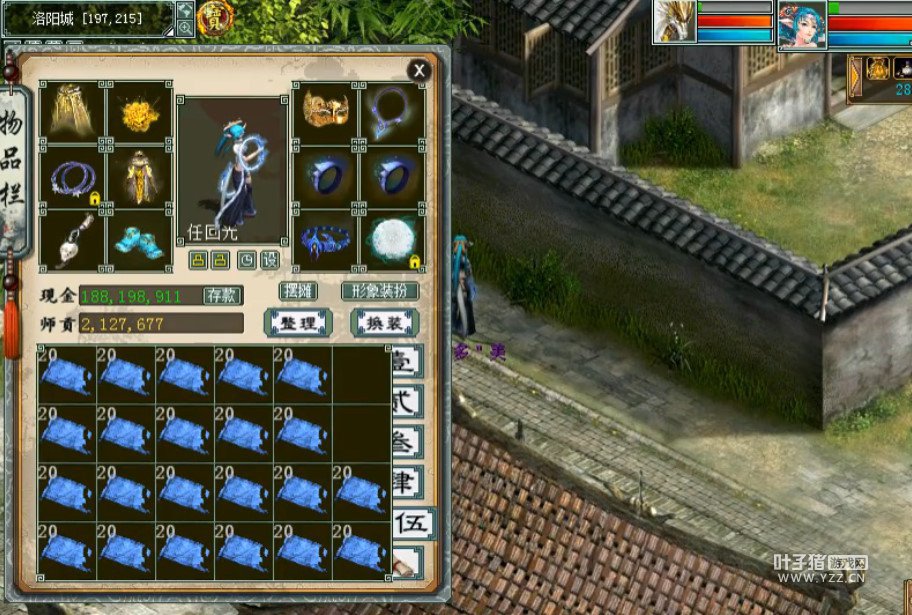
Task: Sort items with the 整理 button
Action: tap(298, 323)
